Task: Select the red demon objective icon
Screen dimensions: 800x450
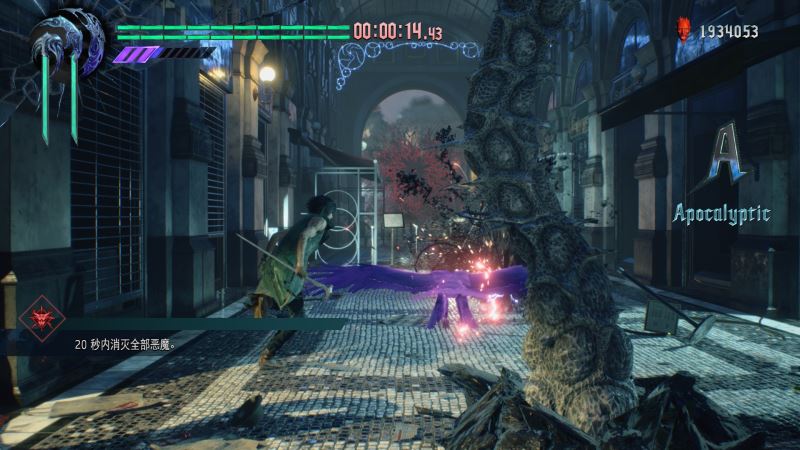Action: (42, 320)
